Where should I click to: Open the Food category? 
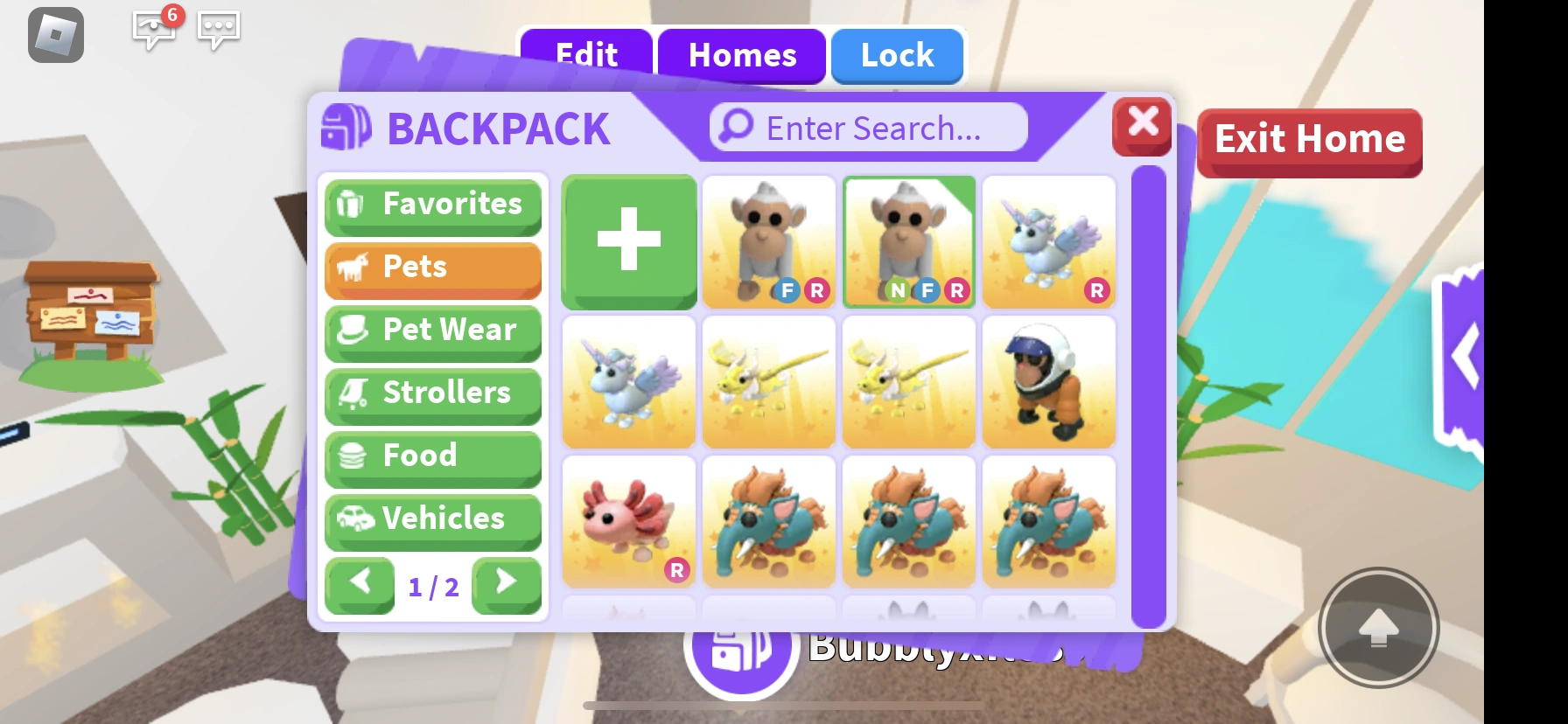(x=432, y=457)
